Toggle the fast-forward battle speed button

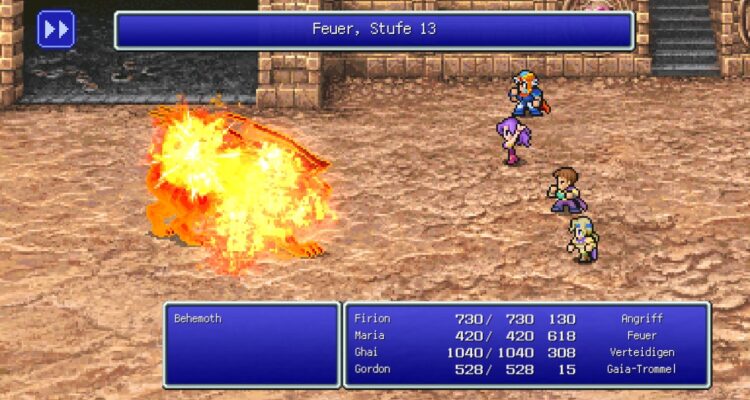pyautogui.click(x=56, y=29)
